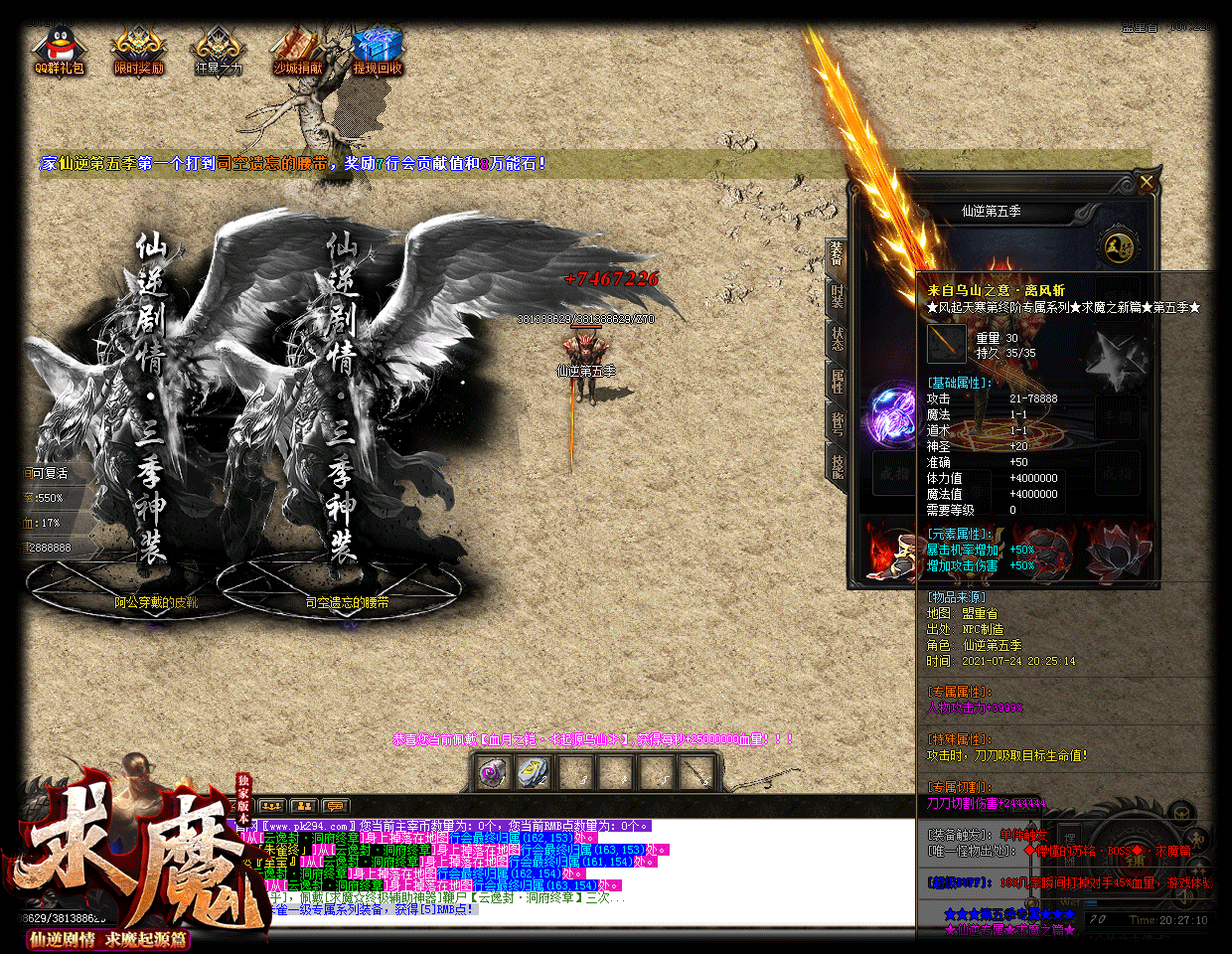Open the chat speech-bubble button
Screen dimensions: 1232x954
[335, 806]
